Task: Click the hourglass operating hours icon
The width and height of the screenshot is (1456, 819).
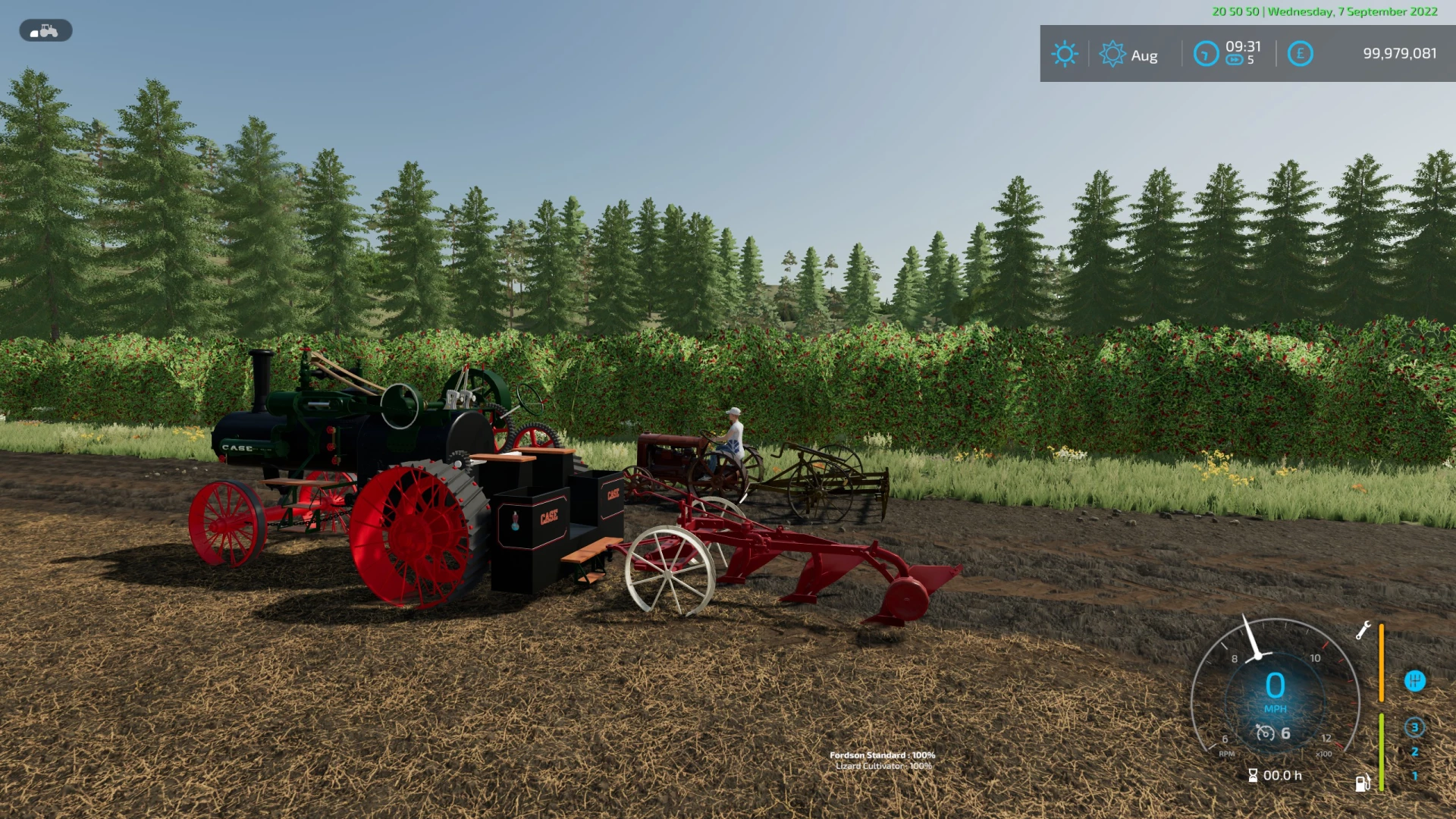Action: point(1253,775)
